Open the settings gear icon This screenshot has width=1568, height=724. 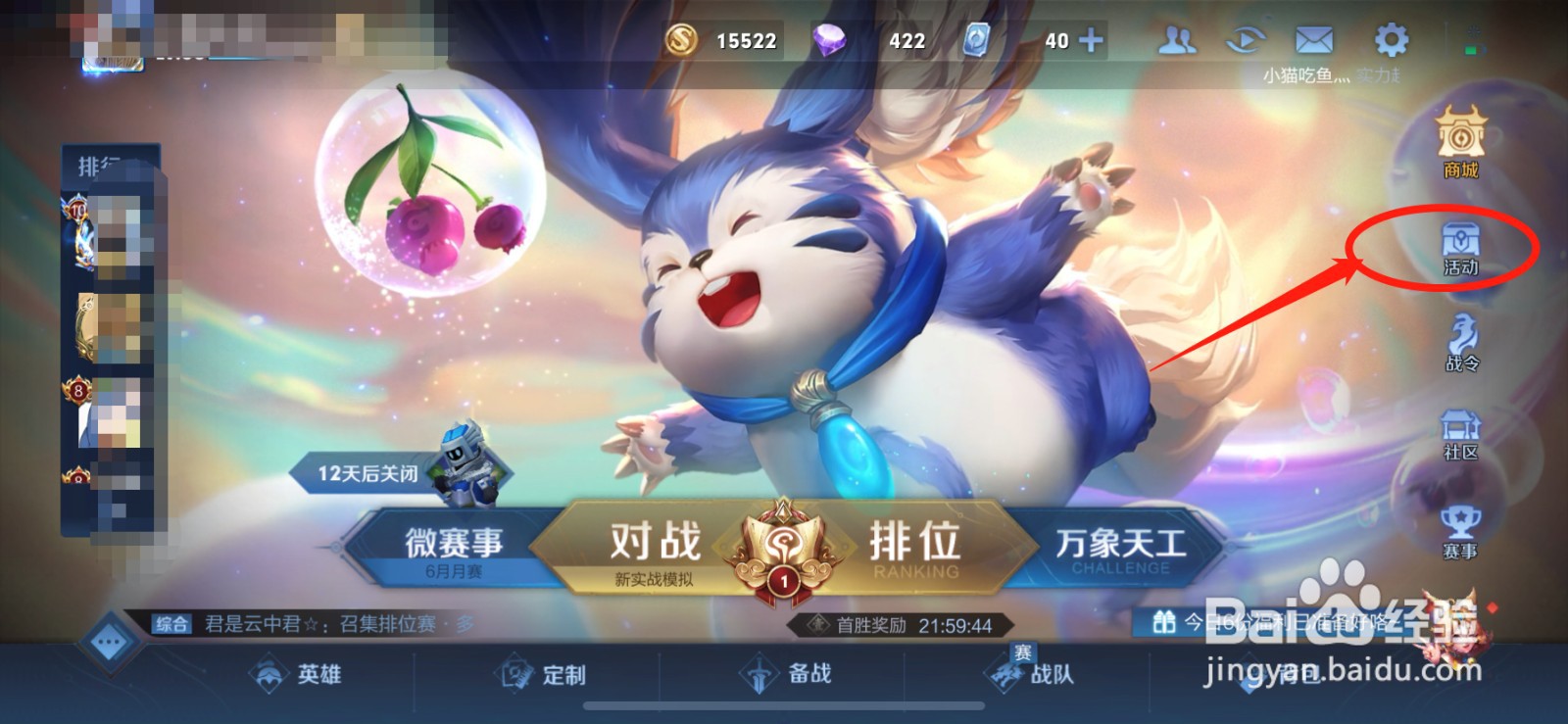(1392, 39)
